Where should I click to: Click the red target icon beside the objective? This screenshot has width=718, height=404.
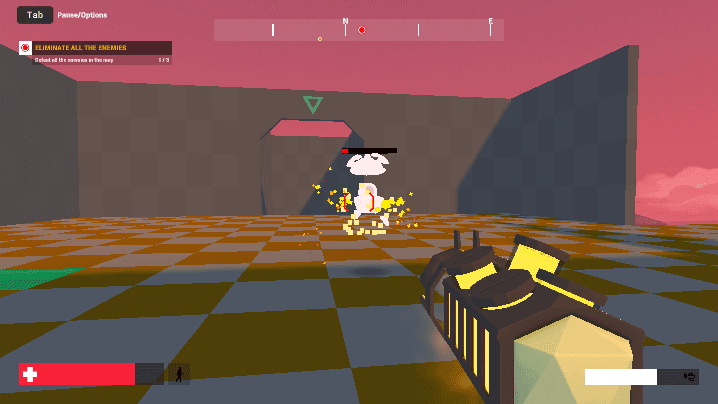tap(26, 48)
